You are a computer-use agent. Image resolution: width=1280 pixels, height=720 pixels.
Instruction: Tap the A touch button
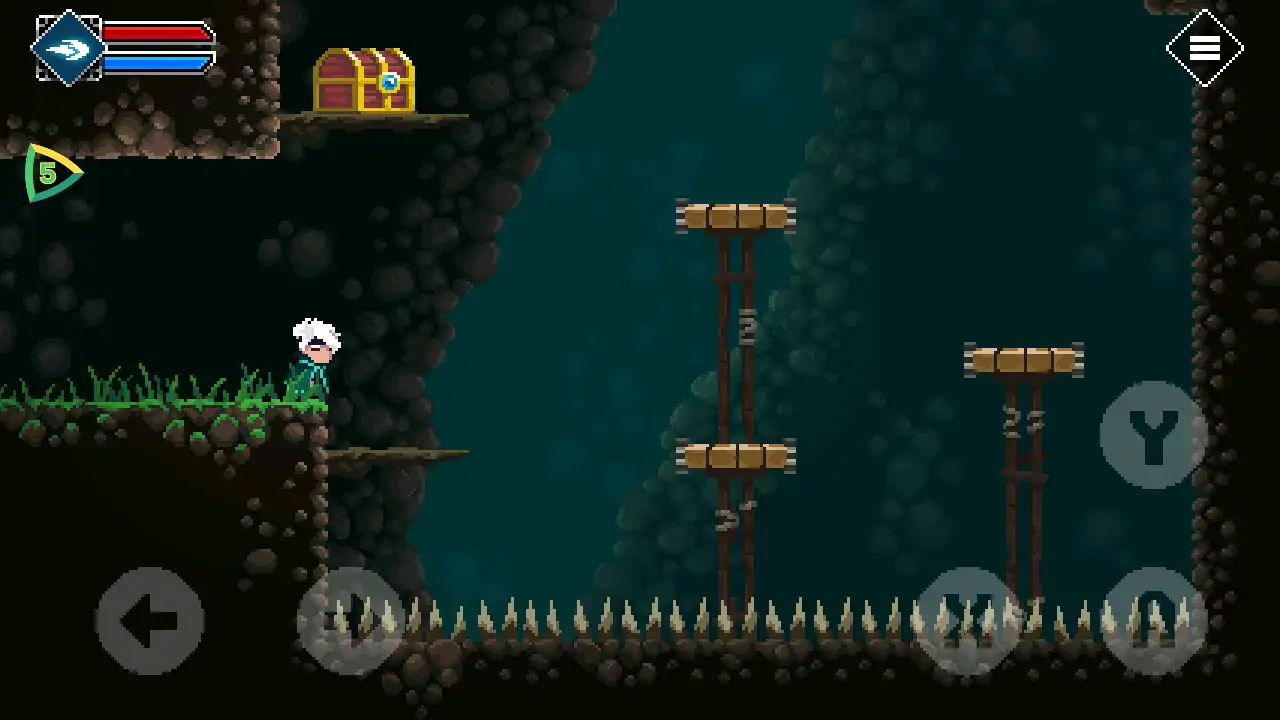(1154, 621)
